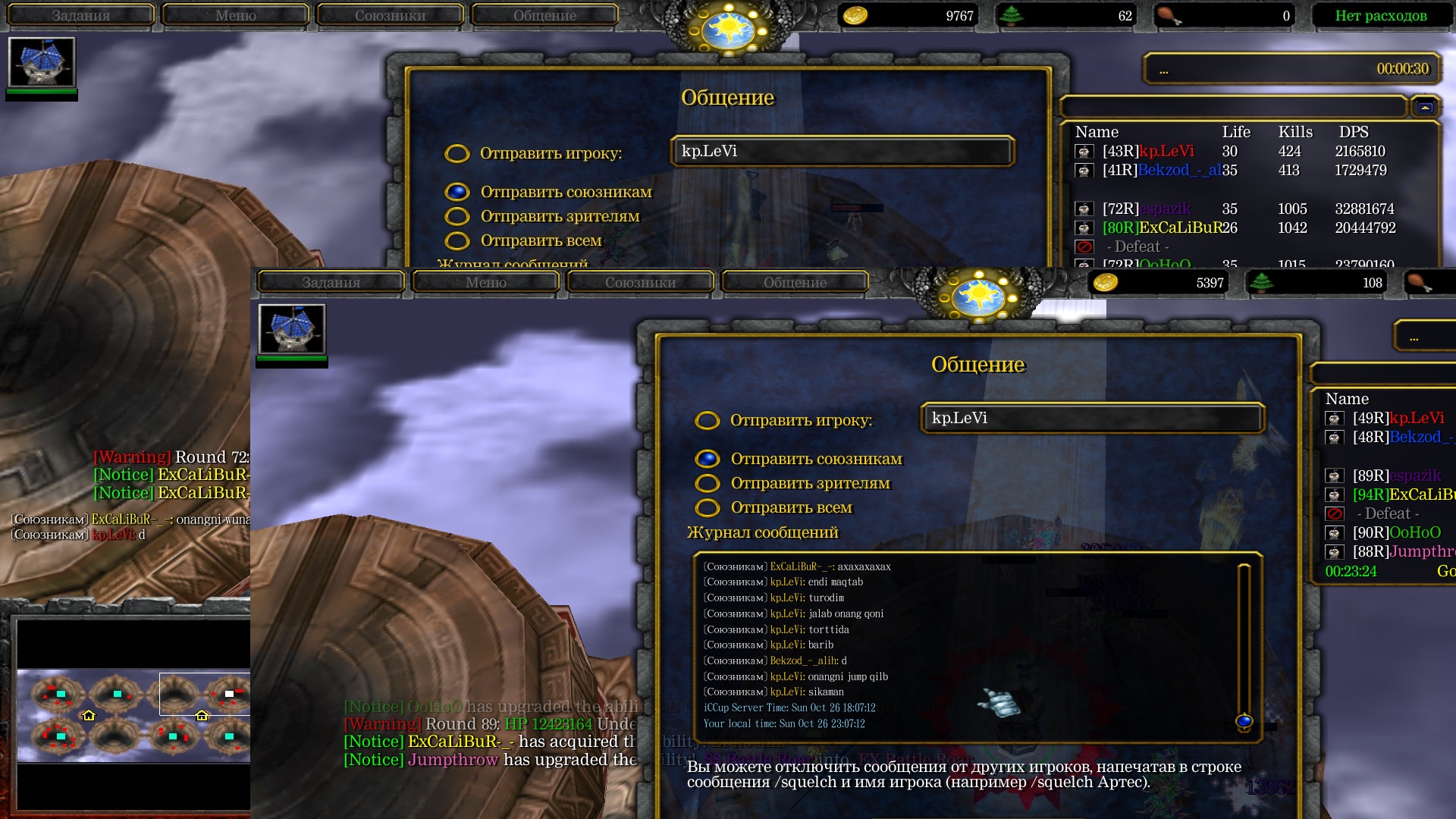Open Задания in the HUD showing 9767 gold

80,15
